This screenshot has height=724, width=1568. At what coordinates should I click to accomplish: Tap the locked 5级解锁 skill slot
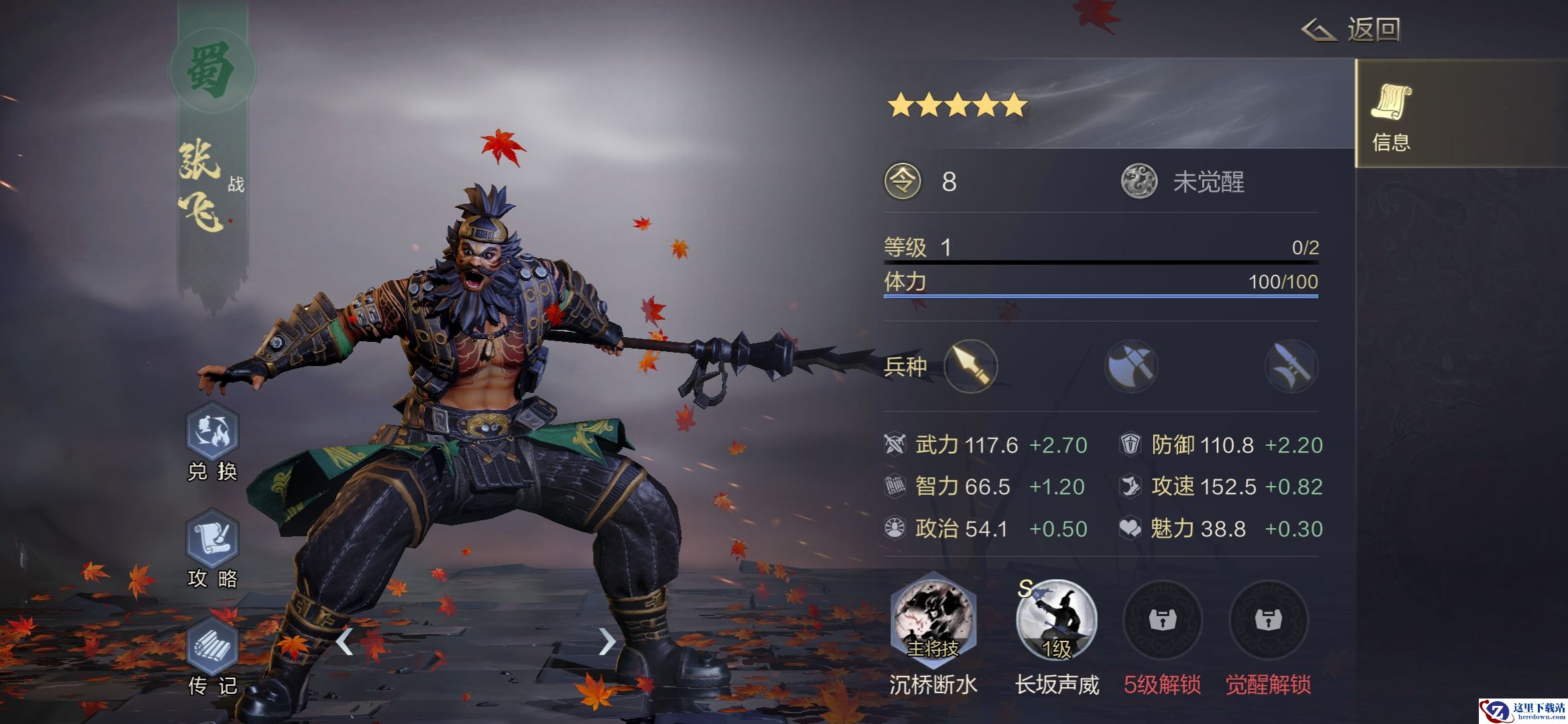coord(1162,620)
